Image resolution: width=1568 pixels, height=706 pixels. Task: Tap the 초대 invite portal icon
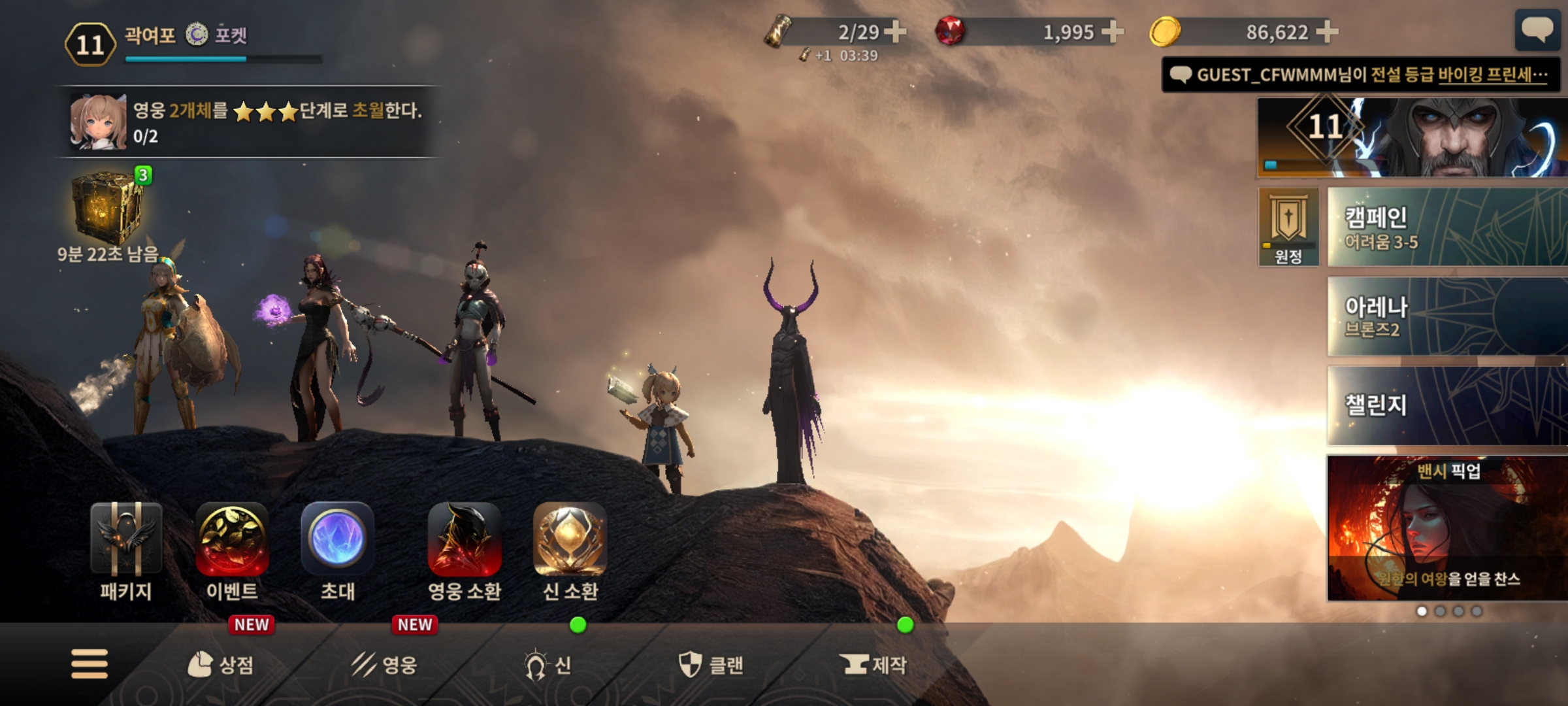[338, 550]
